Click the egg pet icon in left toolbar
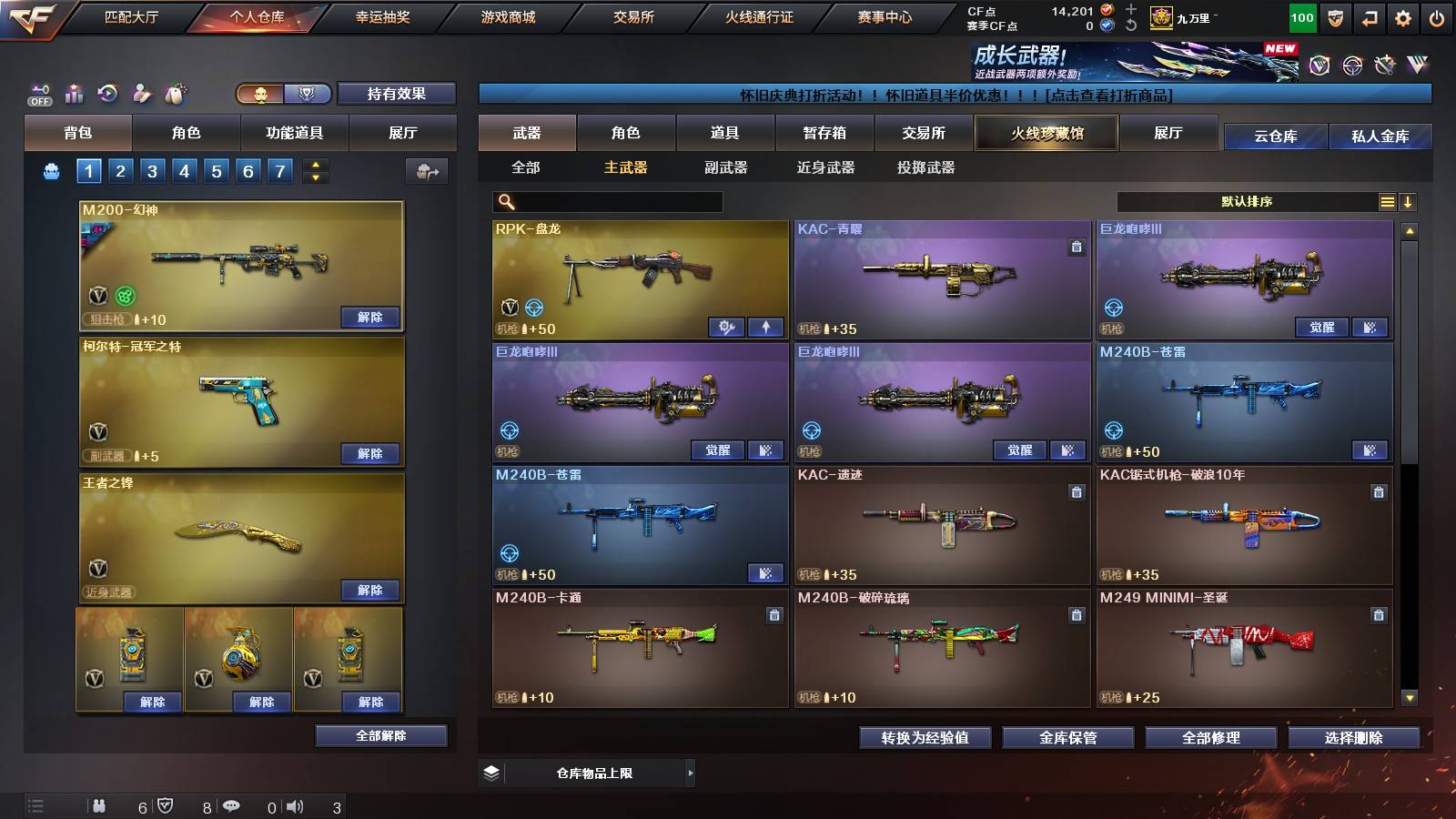 tap(173, 93)
